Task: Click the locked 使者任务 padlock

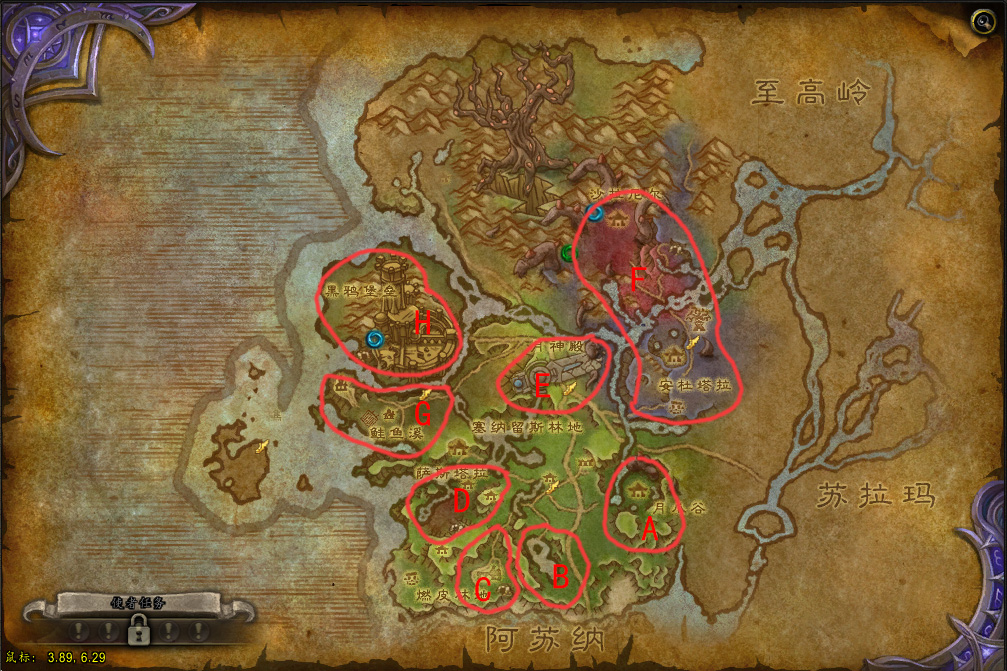Action: click(137, 629)
